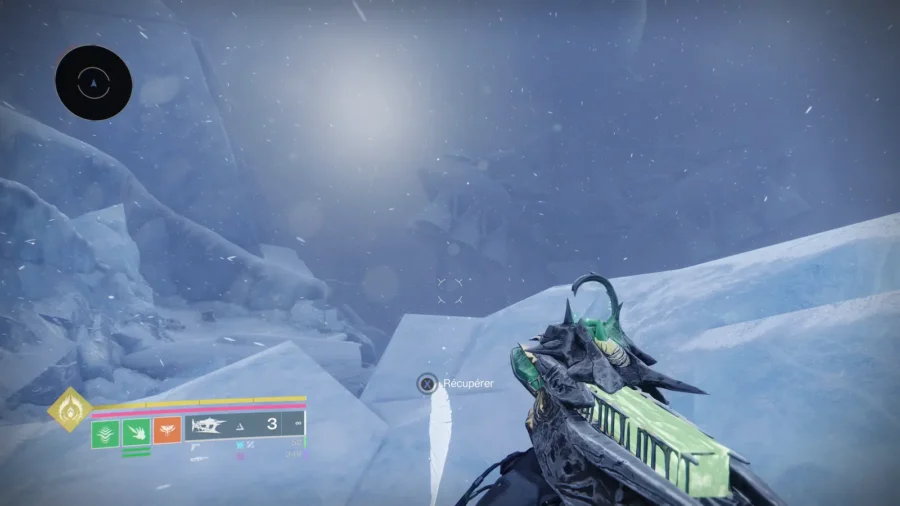This screenshot has height=506, width=900.
Task: Select the first green grenade ability icon
Action: [x=105, y=433]
